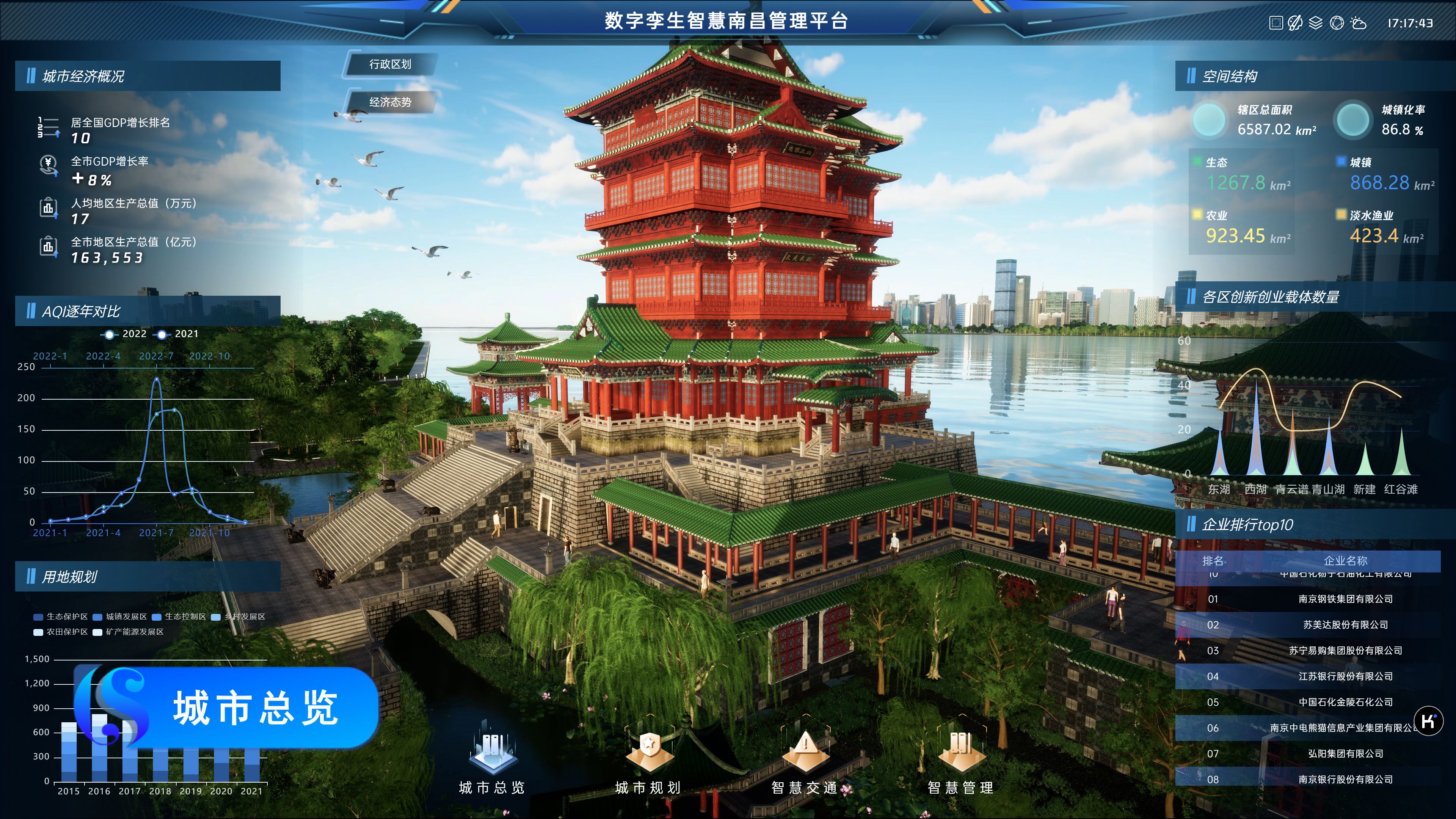Click the wireframe globe icon

pyautogui.click(x=1337, y=23)
